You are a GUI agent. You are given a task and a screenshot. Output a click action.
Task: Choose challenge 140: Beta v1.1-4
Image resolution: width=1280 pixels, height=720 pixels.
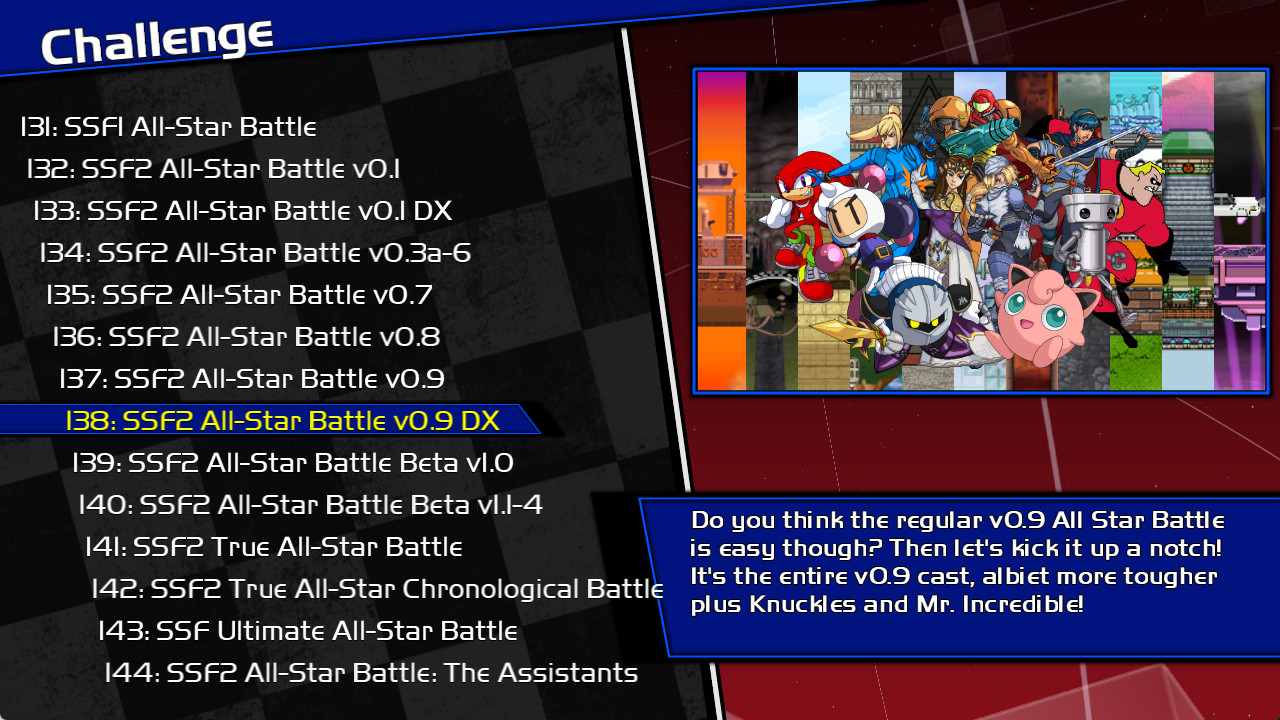(x=310, y=505)
